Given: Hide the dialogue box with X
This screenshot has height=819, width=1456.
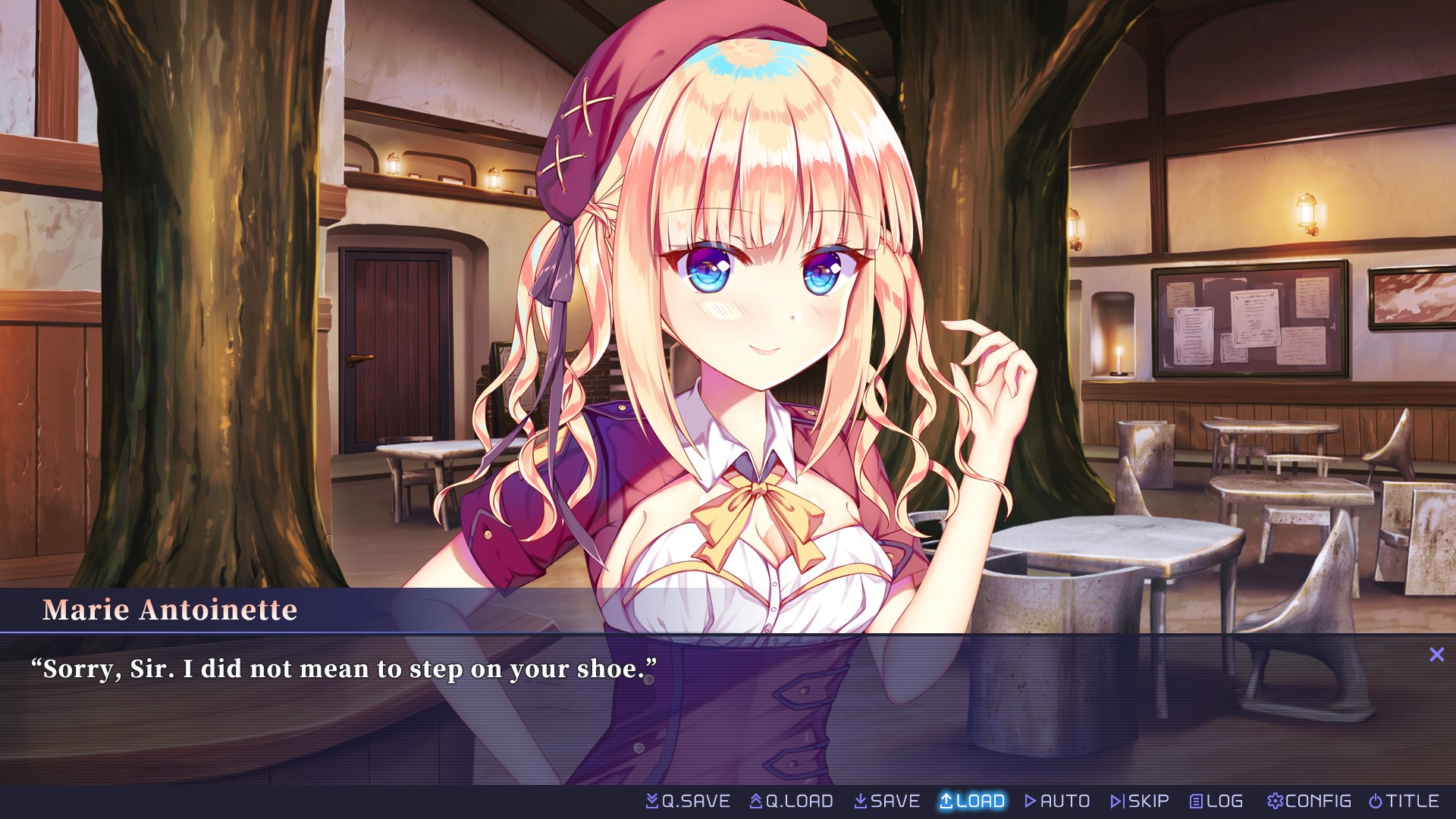Looking at the screenshot, I should [1437, 654].
